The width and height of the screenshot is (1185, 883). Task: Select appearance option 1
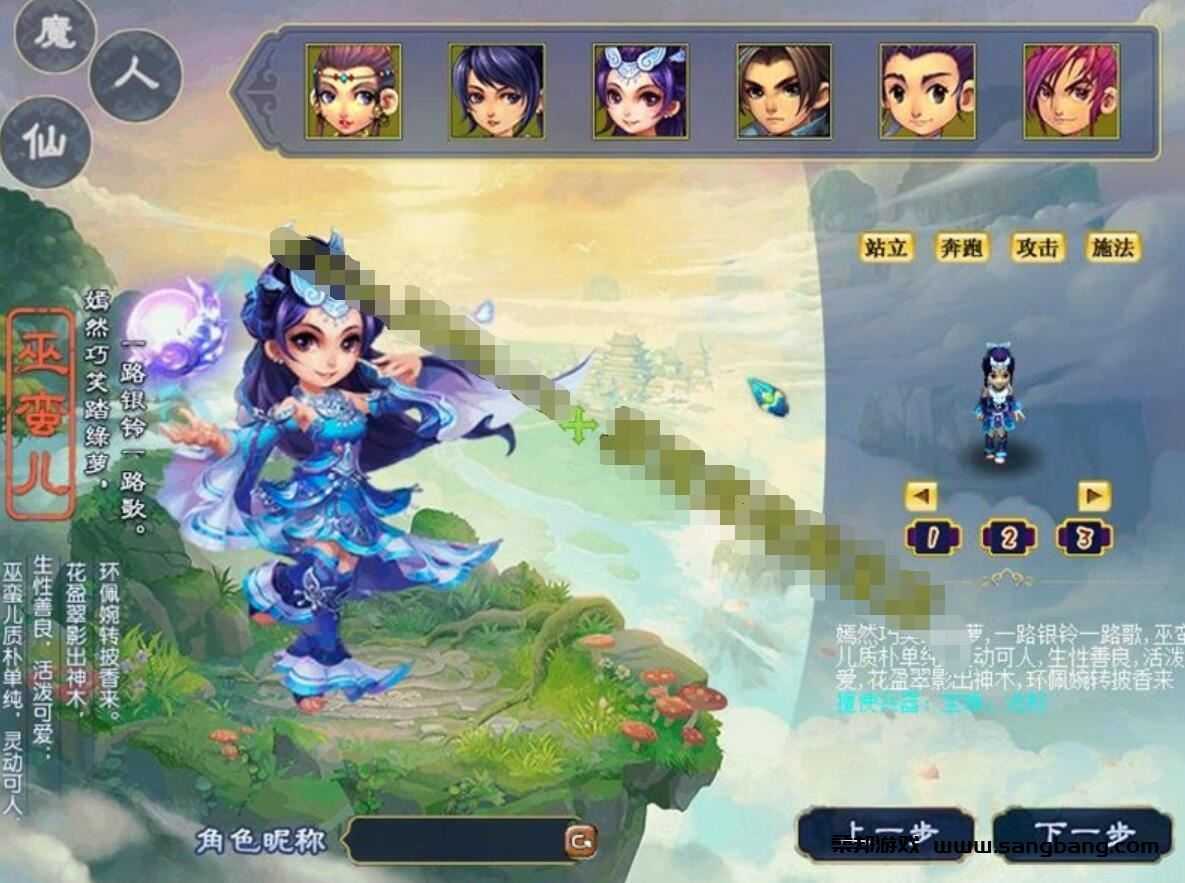pos(932,539)
